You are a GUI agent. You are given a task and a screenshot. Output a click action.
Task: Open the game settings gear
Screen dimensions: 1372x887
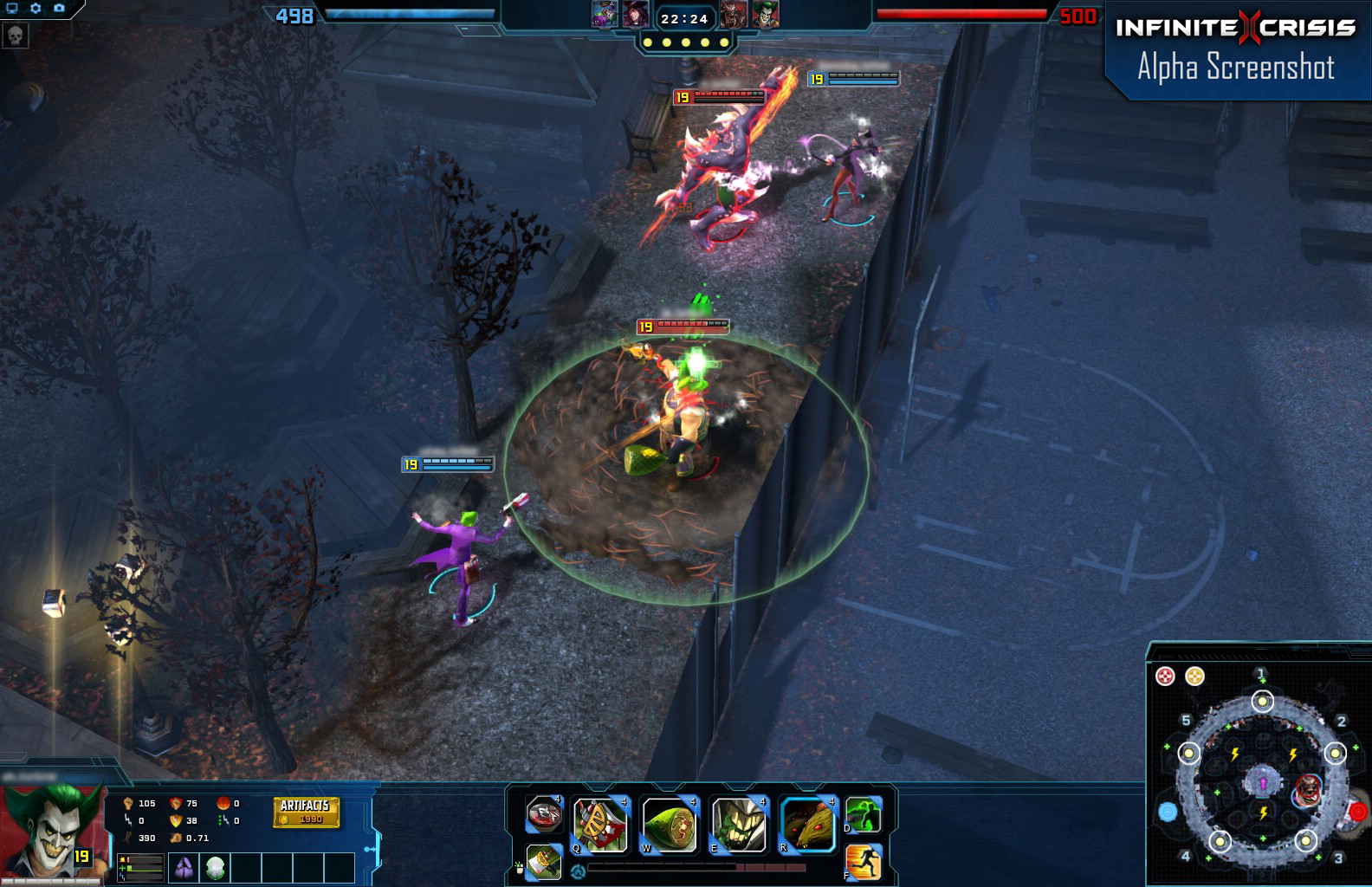coord(35,8)
